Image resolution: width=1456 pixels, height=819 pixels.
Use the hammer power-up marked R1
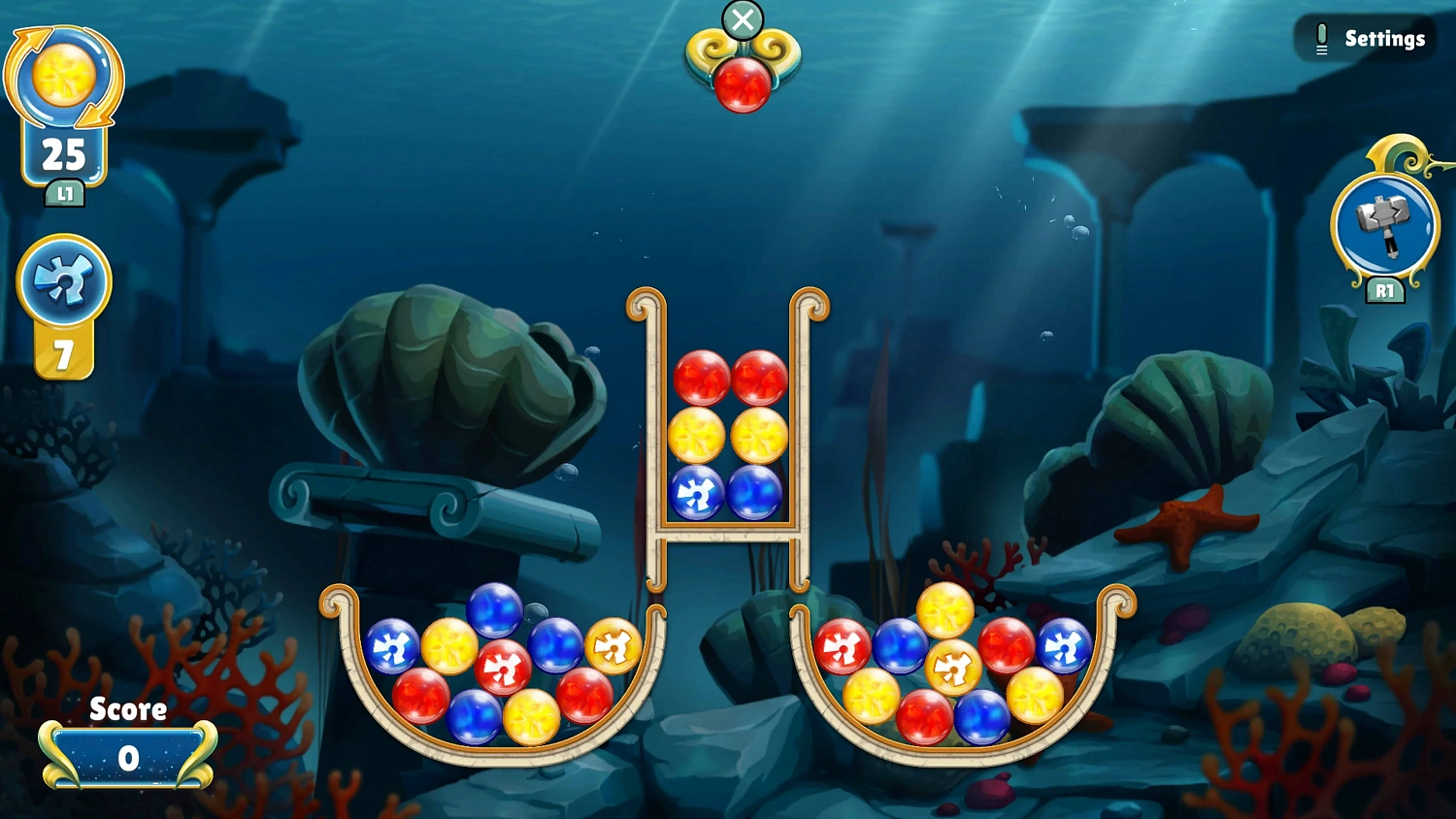(1385, 225)
